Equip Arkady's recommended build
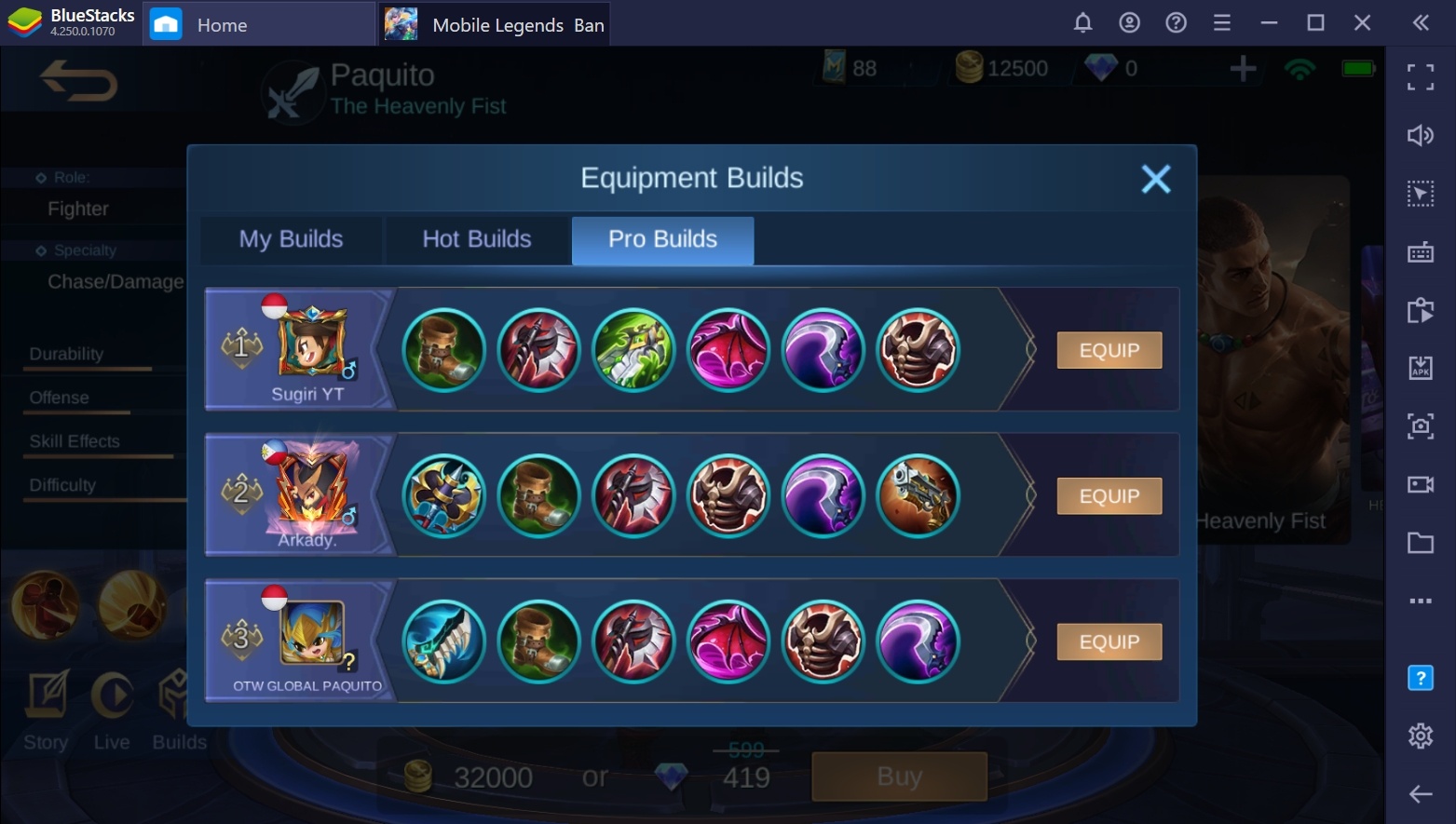1456x824 pixels. (1109, 495)
